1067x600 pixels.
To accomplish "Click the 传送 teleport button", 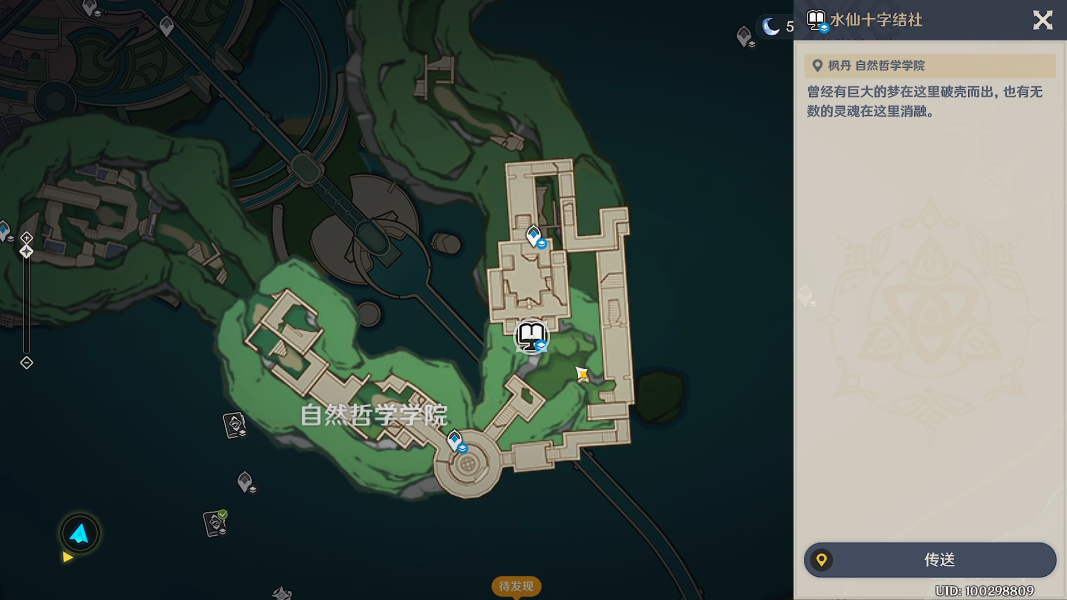I will pyautogui.click(x=930, y=560).
